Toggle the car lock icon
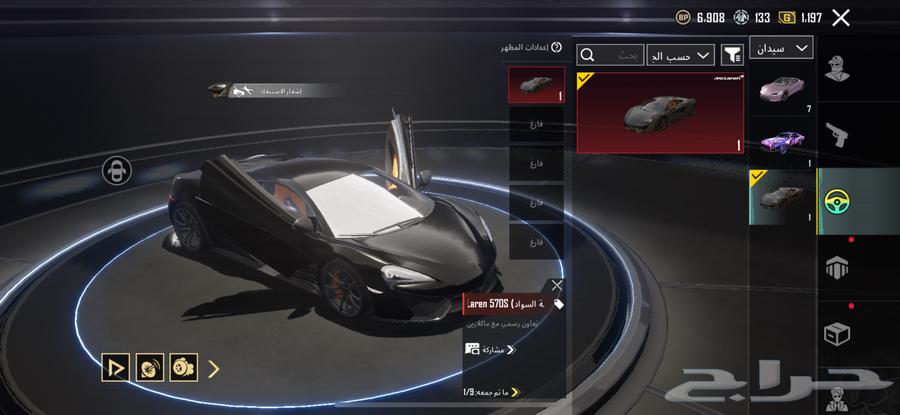The height and width of the screenshot is (415, 900). coord(116,170)
